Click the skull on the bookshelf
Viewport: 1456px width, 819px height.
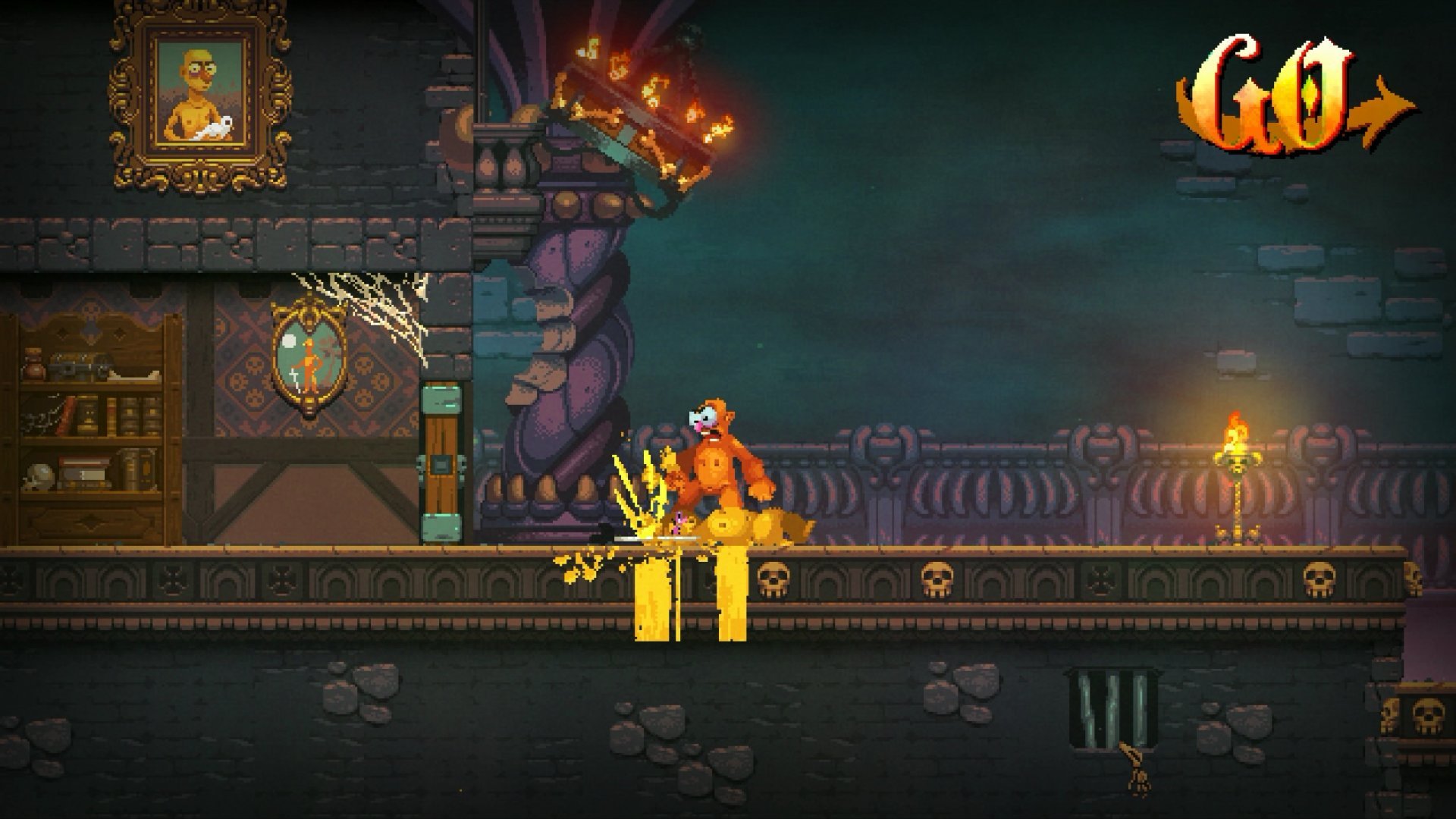pos(38,474)
